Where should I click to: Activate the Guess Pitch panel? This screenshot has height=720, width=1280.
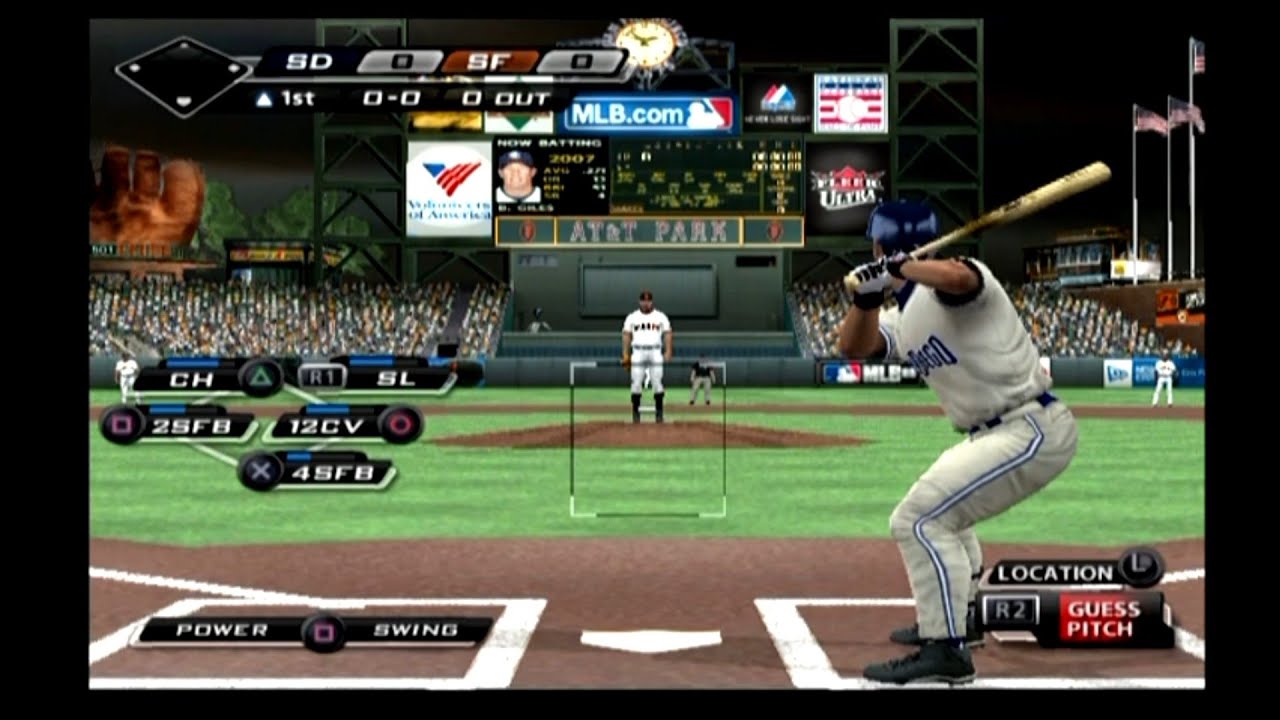point(1102,619)
